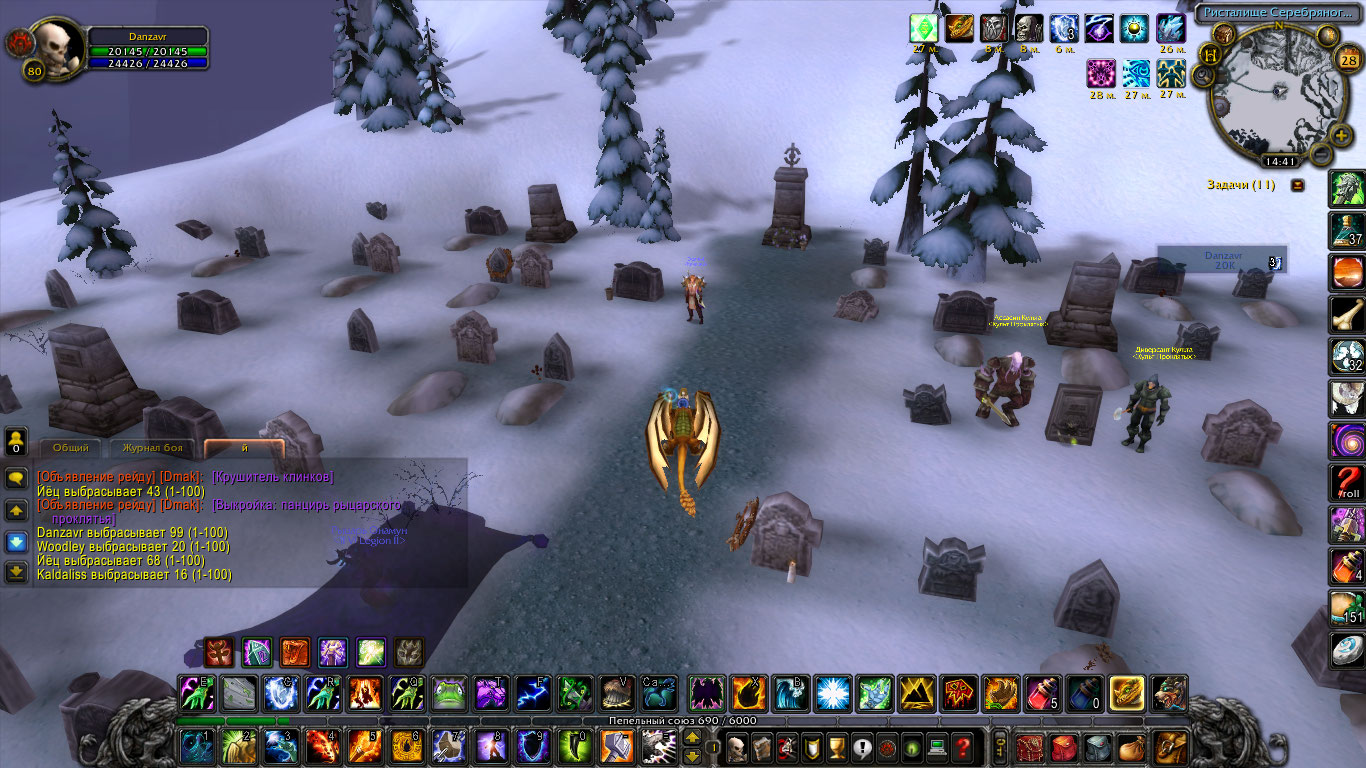The height and width of the screenshot is (768, 1366).
Task: Zoom out the minimap with the minus button
Action: click(x=1321, y=155)
